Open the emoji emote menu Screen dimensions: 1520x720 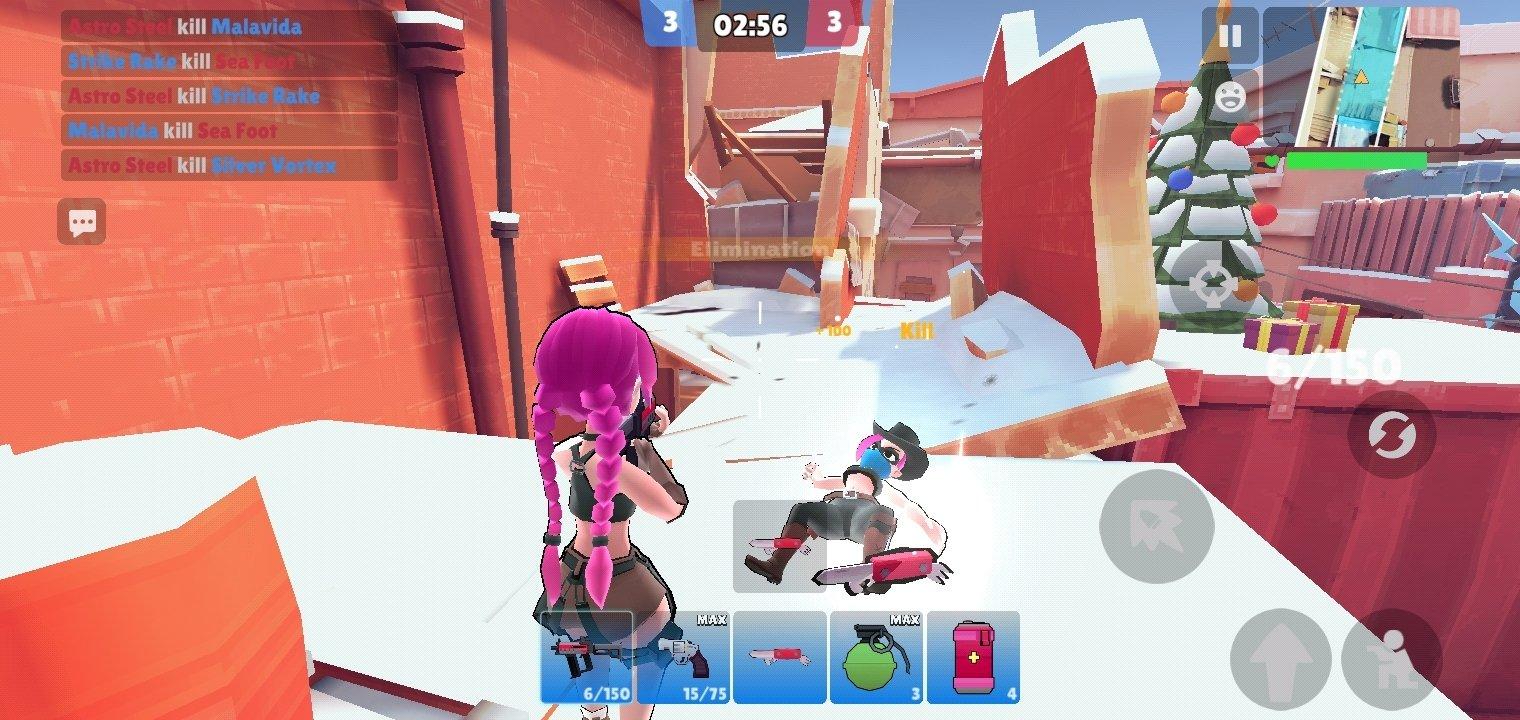[x=1229, y=96]
